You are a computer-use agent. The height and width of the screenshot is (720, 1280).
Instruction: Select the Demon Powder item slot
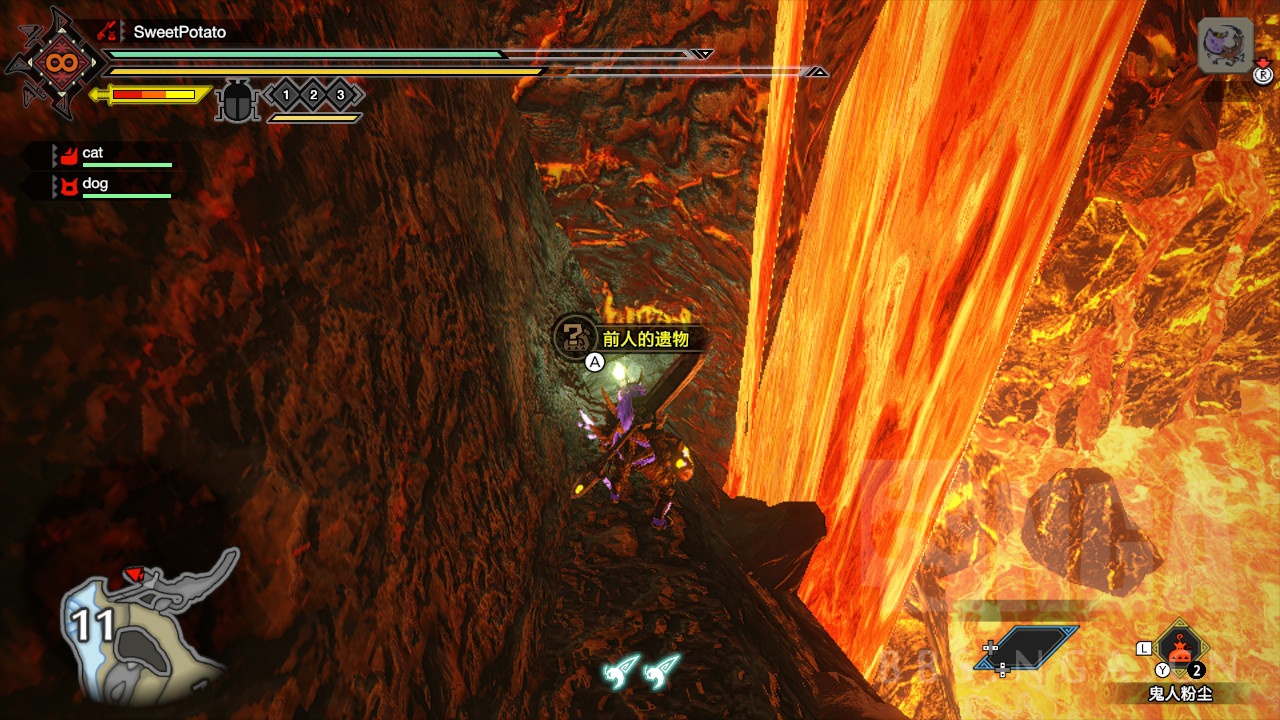click(x=1181, y=649)
